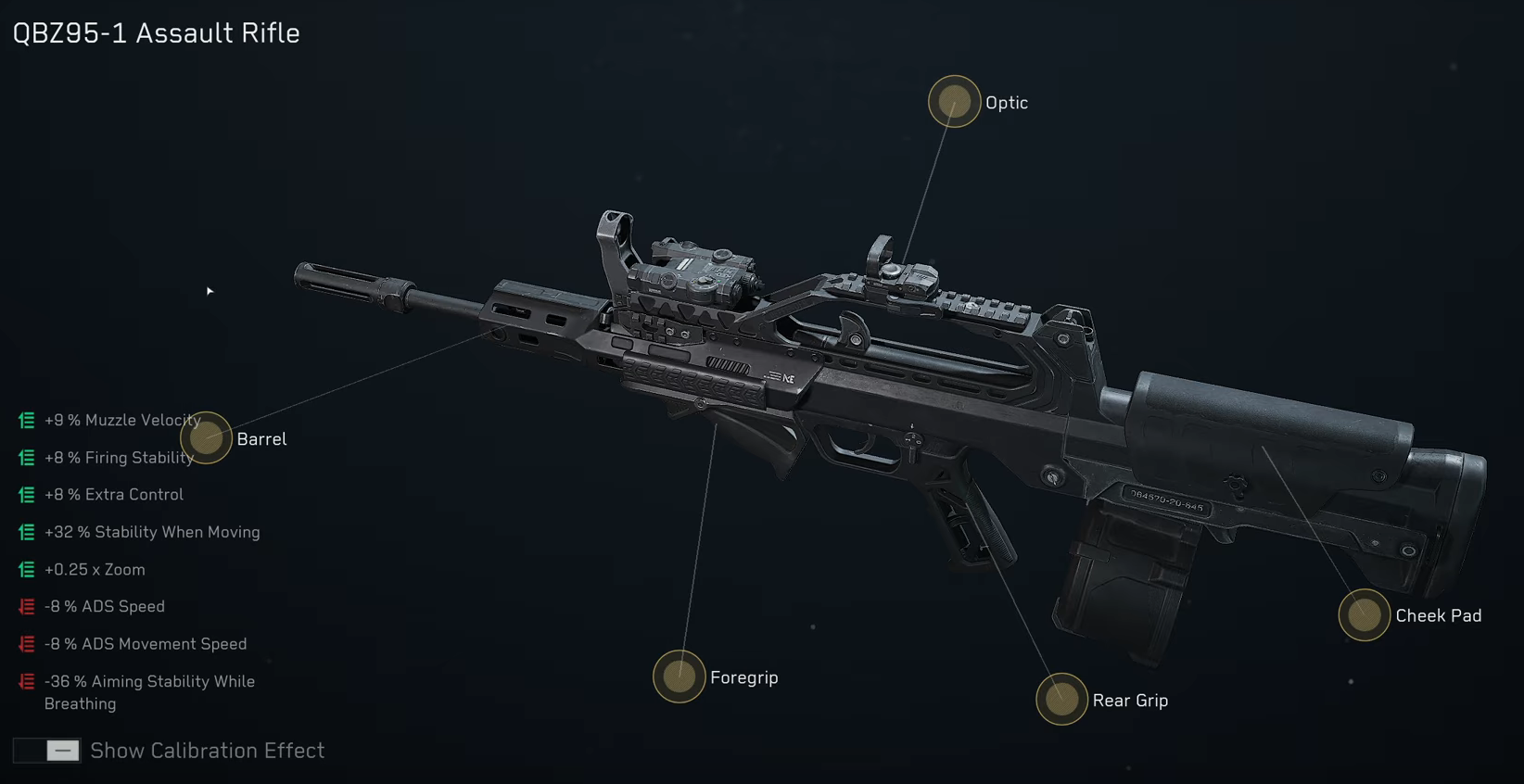Enable Show Calibration Effect

46,751
